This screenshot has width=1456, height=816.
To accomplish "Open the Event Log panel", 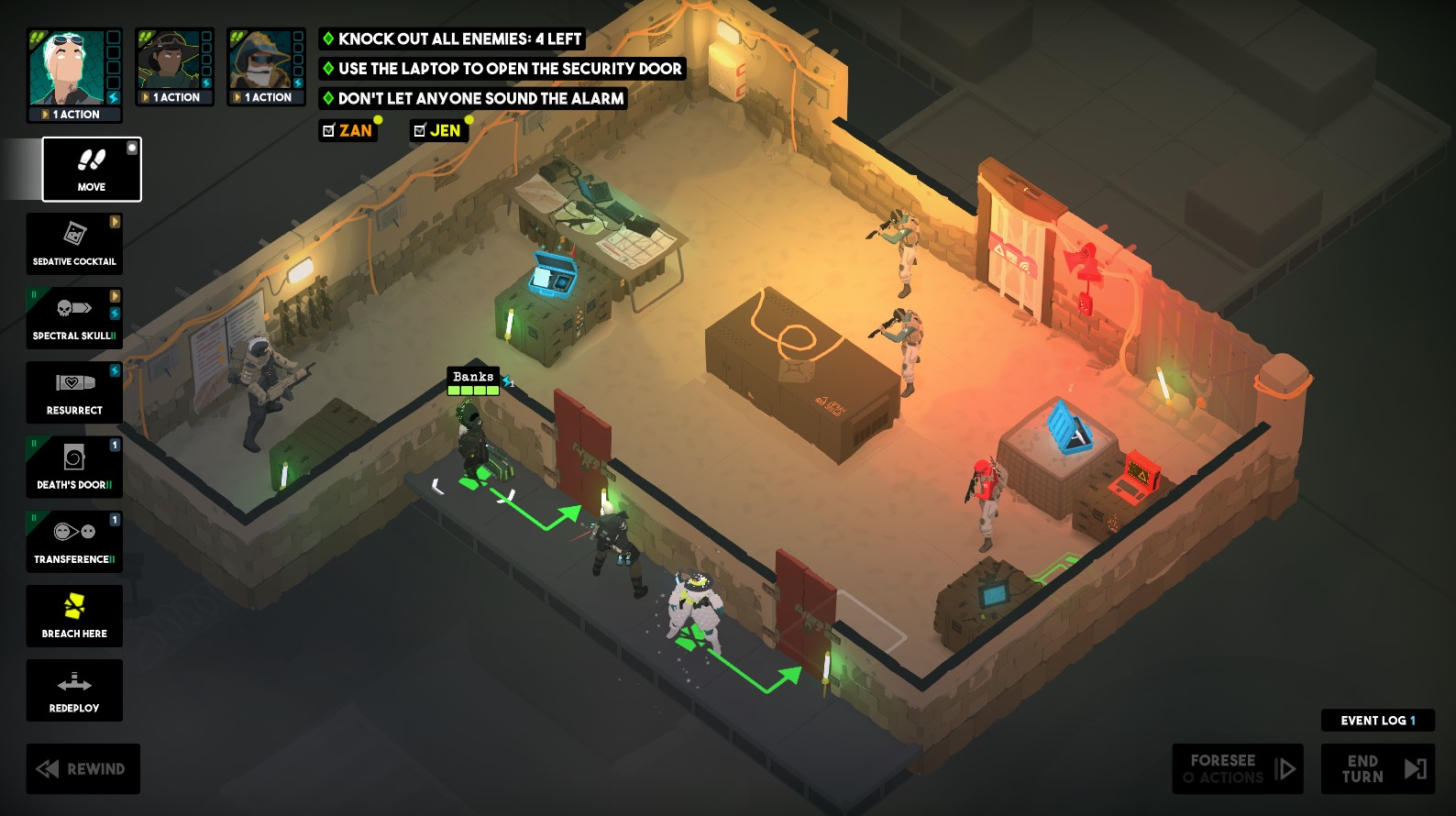I will coord(1376,720).
